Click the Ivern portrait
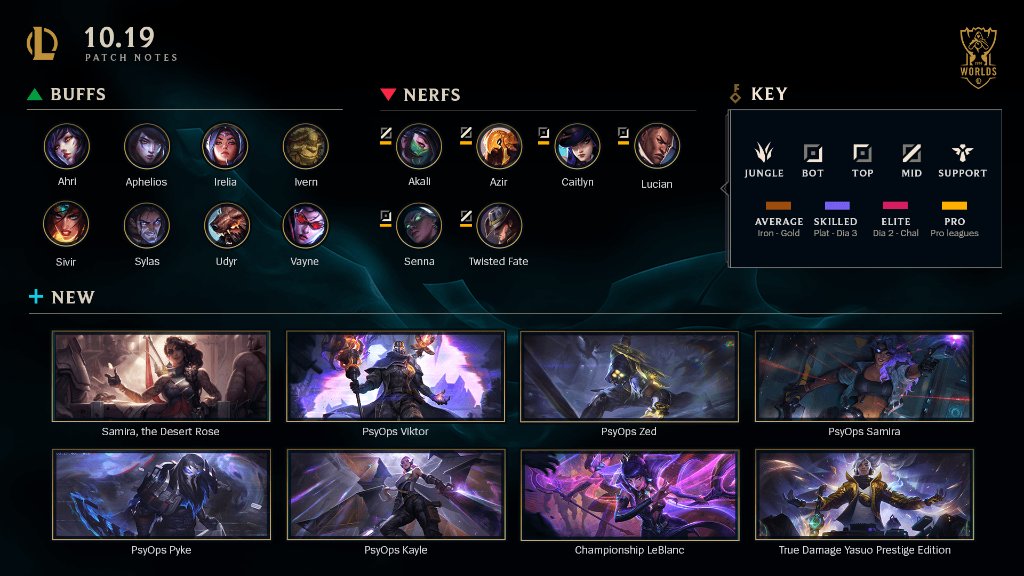 (x=306, y=146)
